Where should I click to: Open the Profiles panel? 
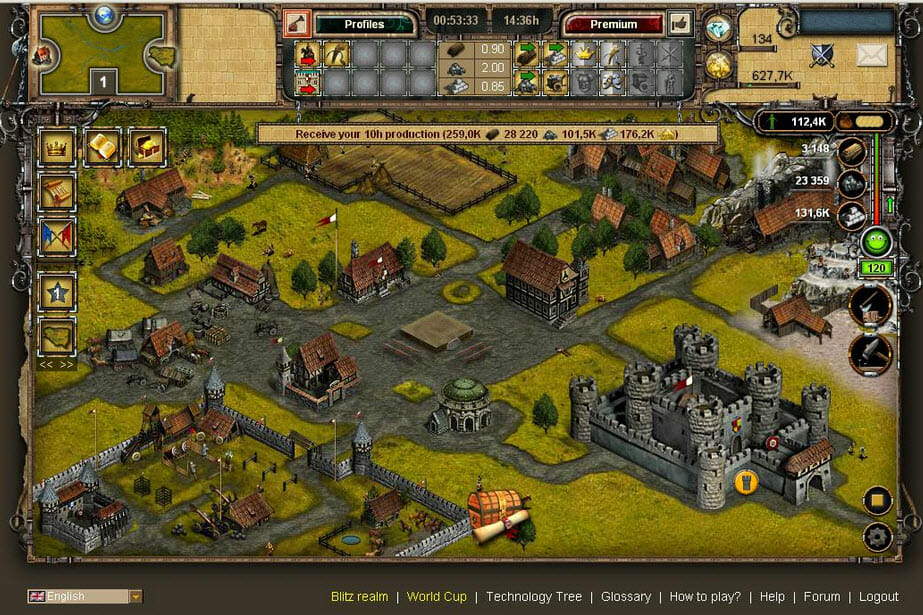coord(364,24)
